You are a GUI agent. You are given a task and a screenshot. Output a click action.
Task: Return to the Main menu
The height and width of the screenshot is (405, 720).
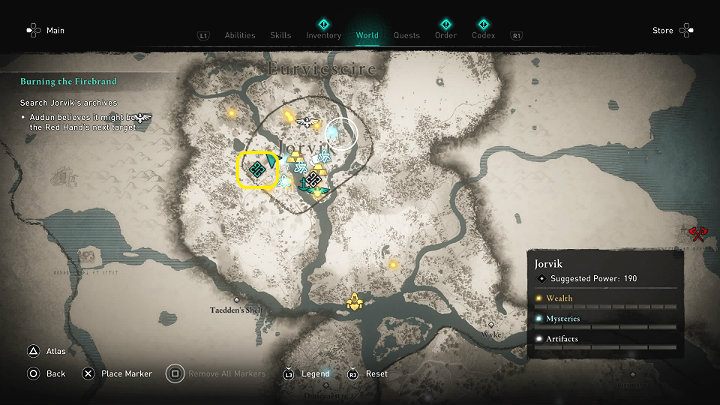(x=56, y=31)
